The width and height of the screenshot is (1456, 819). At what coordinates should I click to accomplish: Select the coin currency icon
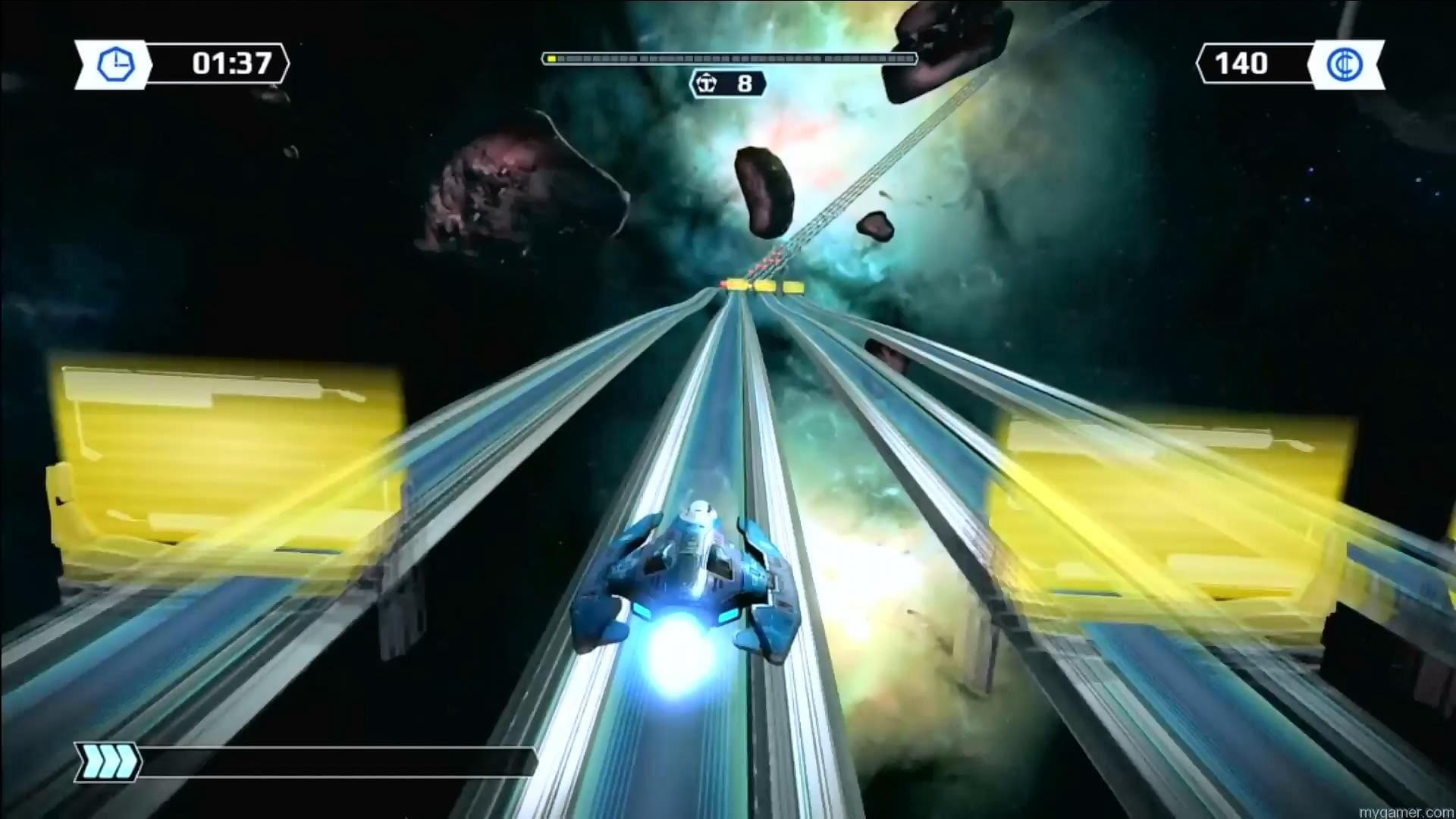point(1344,64)
